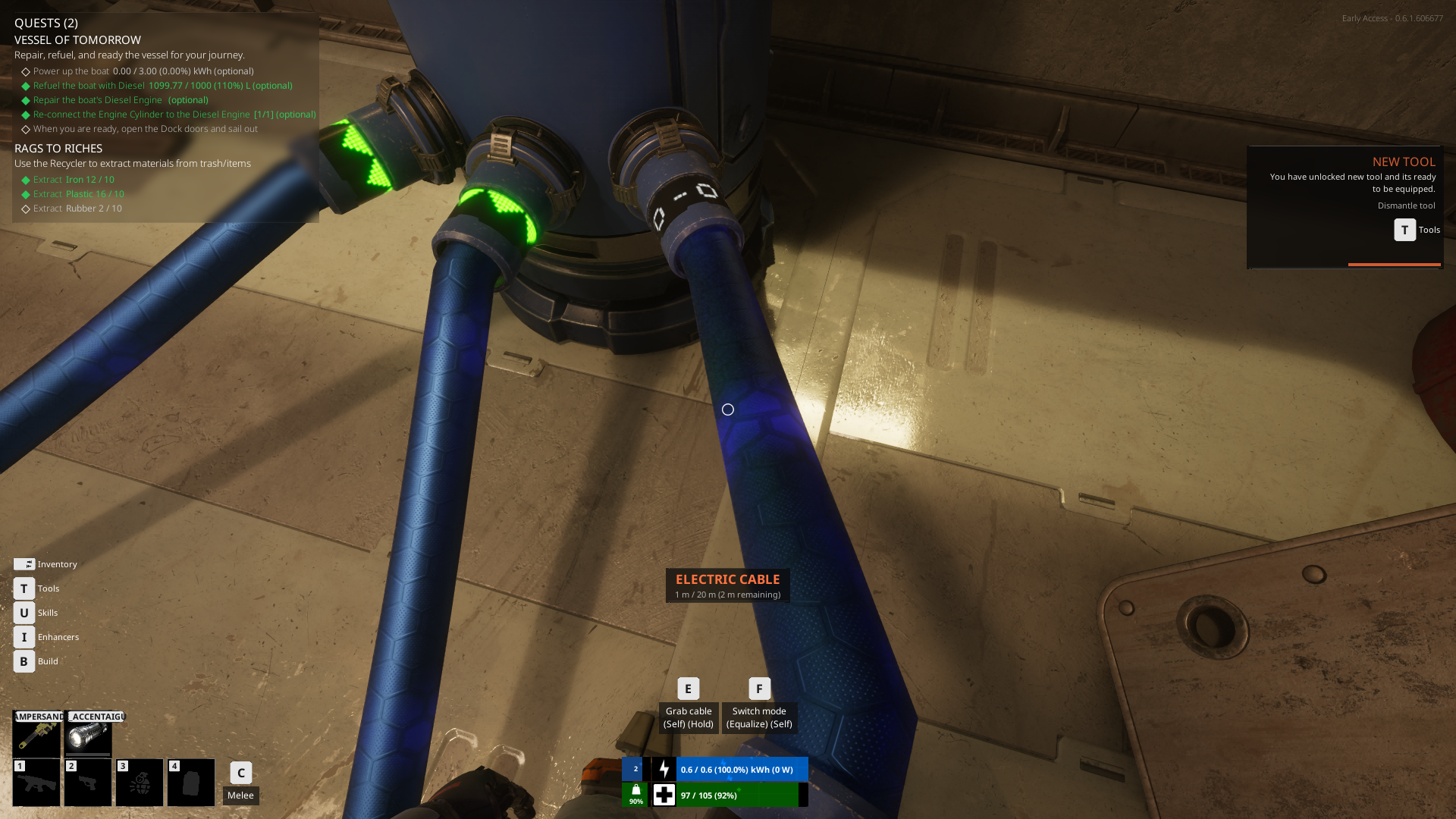Select the yellow wrench tool slot
Image resolution: width=1456 pixels, height=819 pixels.
[x=36, y=734]
